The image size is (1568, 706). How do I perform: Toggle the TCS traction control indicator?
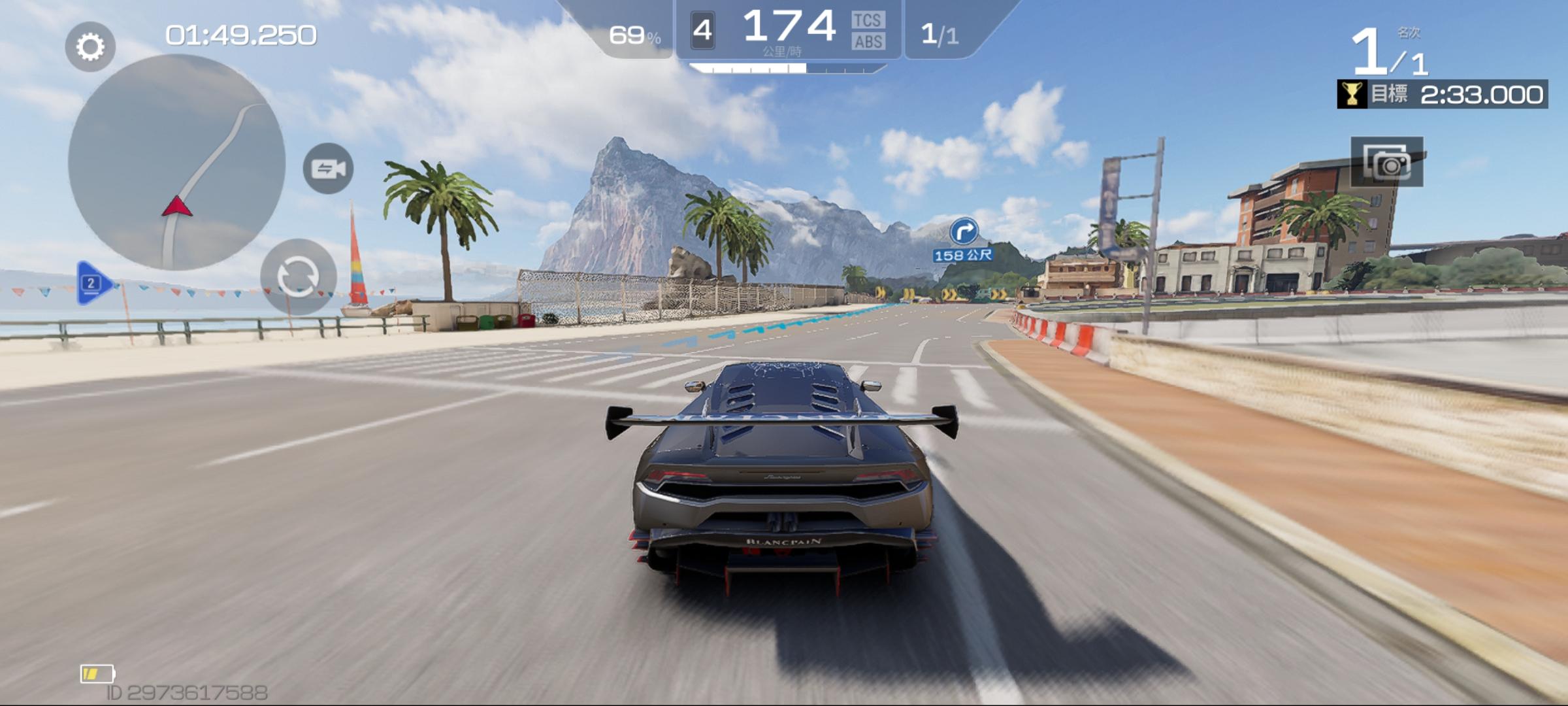tap(868, 20)
